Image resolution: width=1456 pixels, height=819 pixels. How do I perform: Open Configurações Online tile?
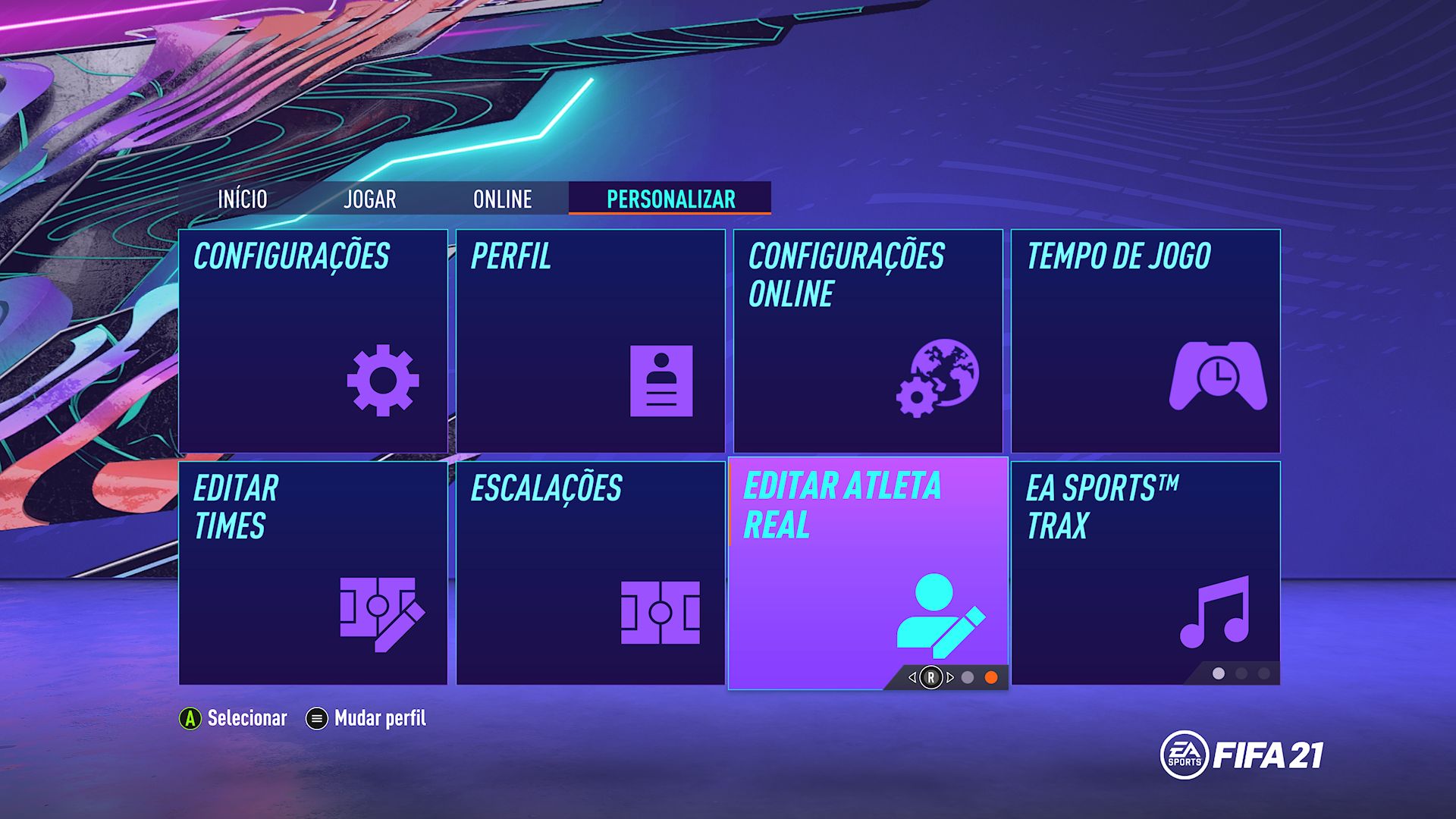click(x=868, y=341)
